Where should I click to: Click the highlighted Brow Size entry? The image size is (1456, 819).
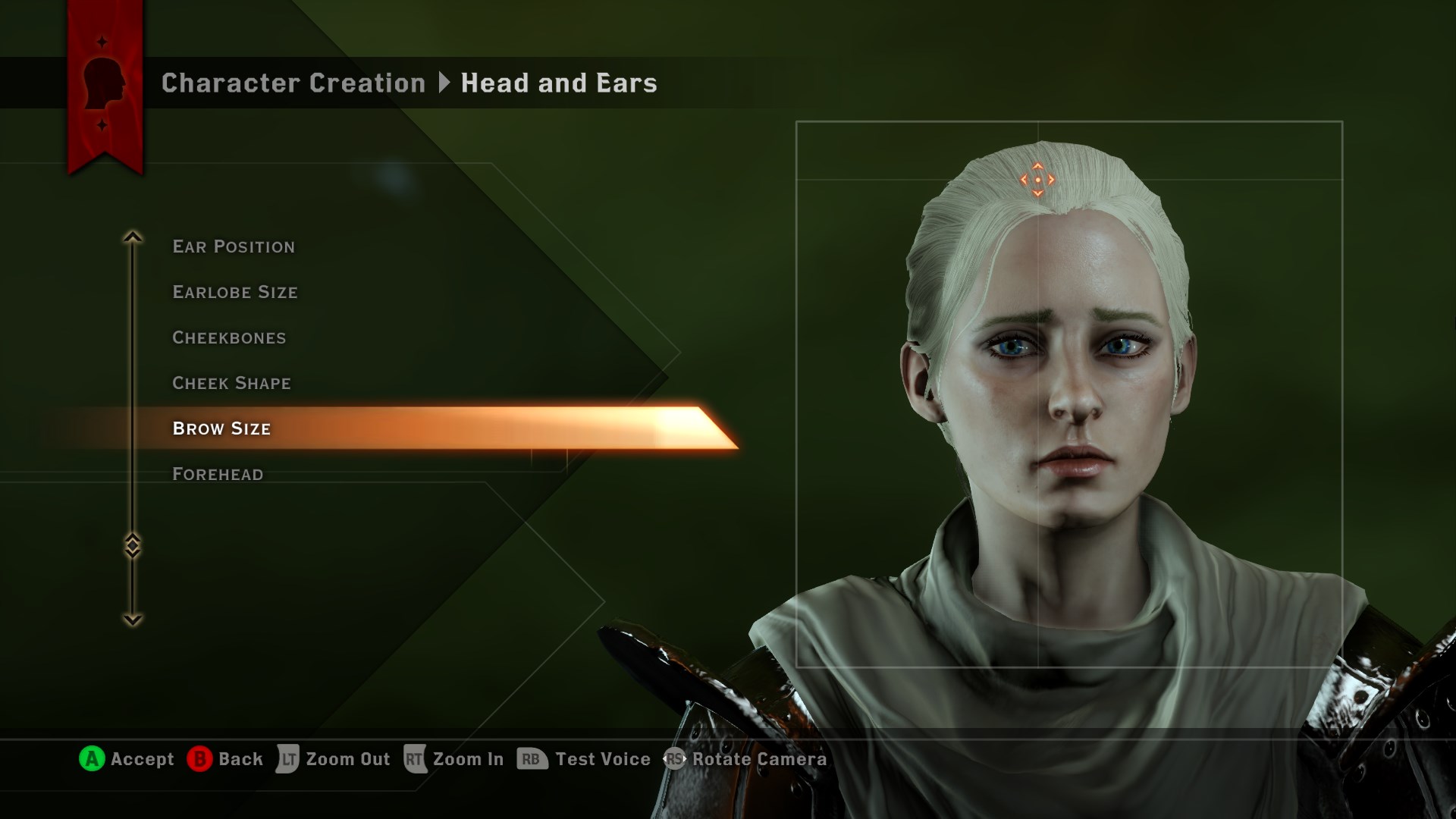pos(221,428)
